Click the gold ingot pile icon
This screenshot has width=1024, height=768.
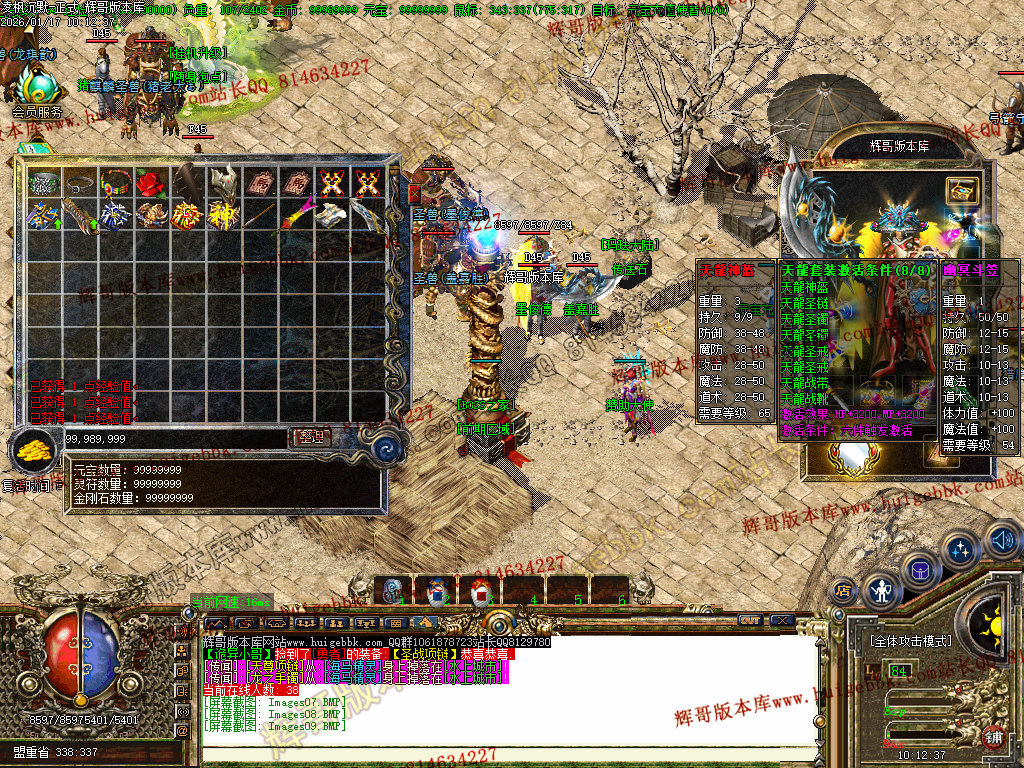click(36, 452)
